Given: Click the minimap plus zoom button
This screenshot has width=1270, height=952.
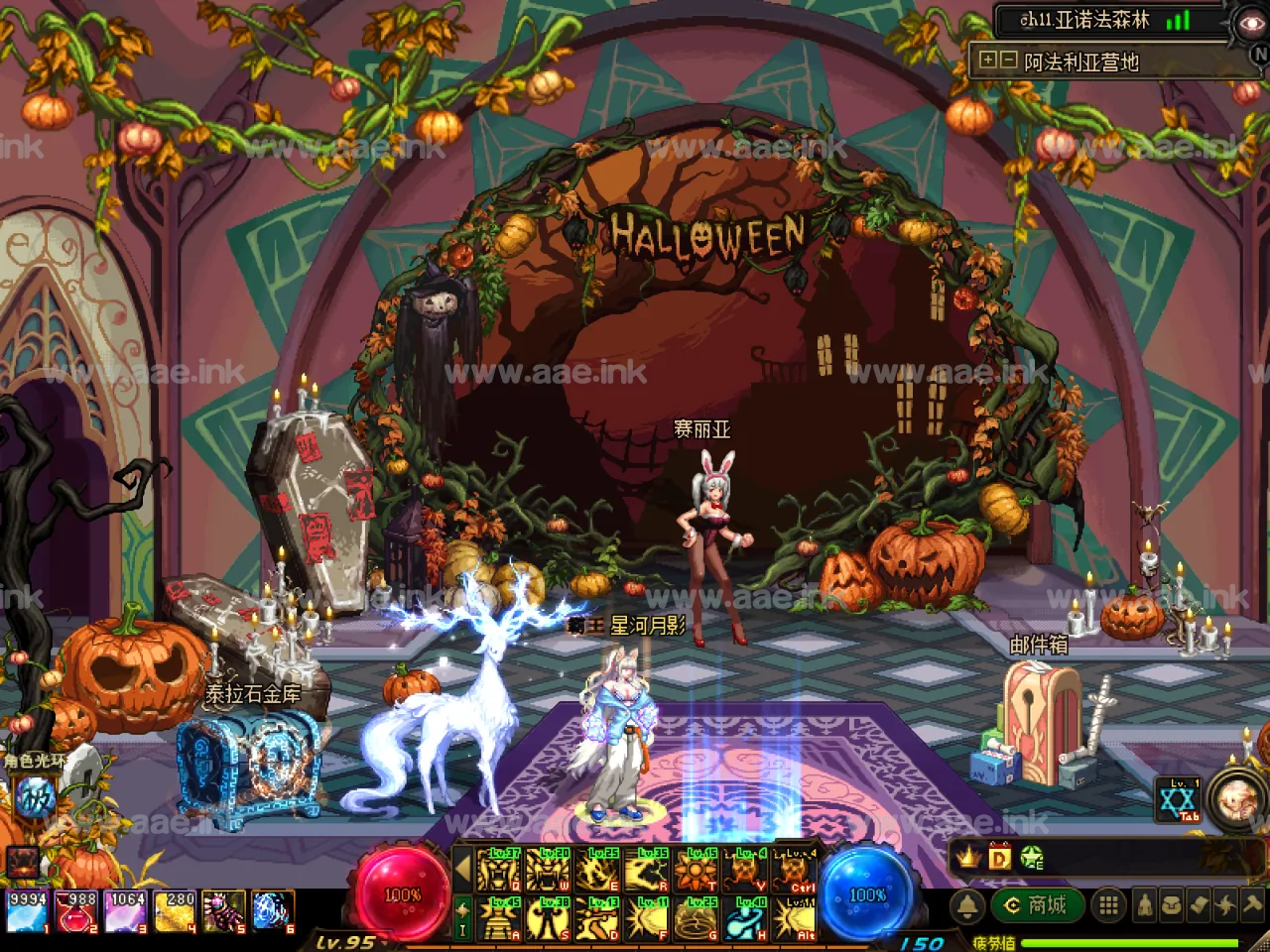Looking at the screenshot, I should [987, 59].
